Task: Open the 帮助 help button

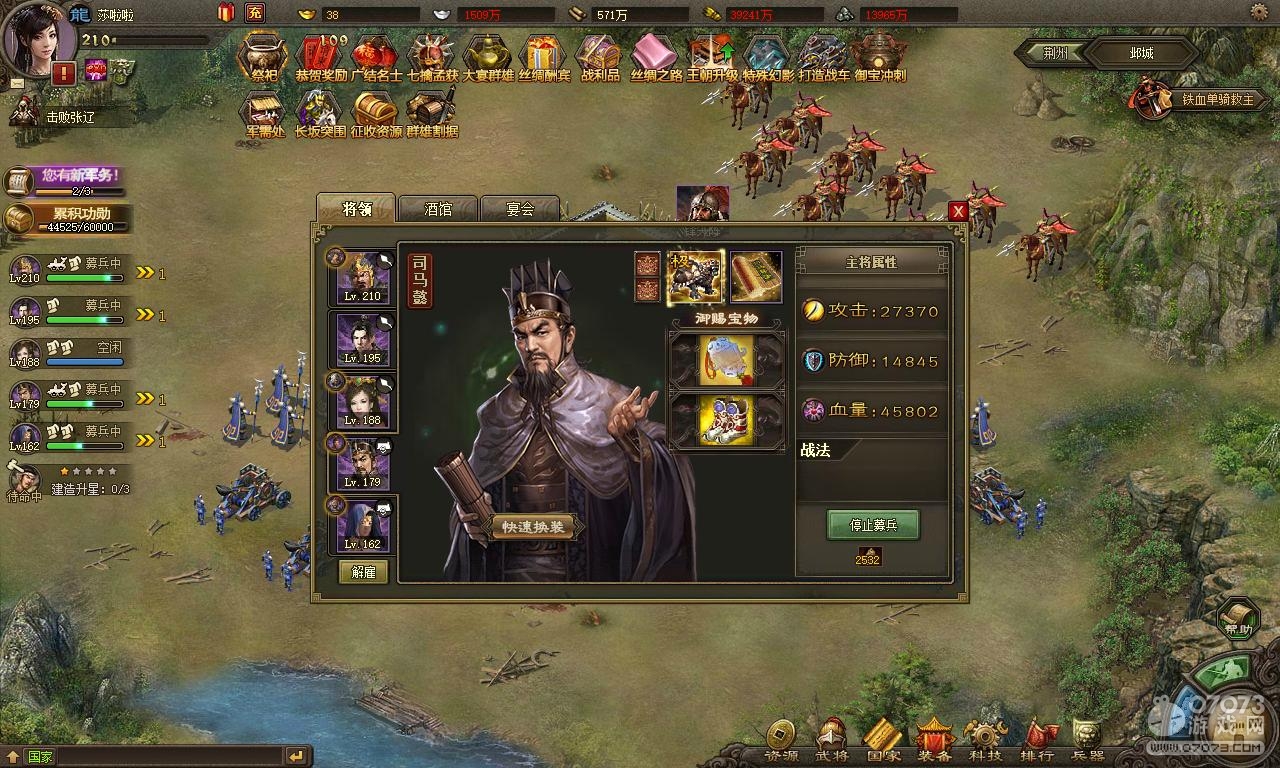Action: coord(1238,617)
